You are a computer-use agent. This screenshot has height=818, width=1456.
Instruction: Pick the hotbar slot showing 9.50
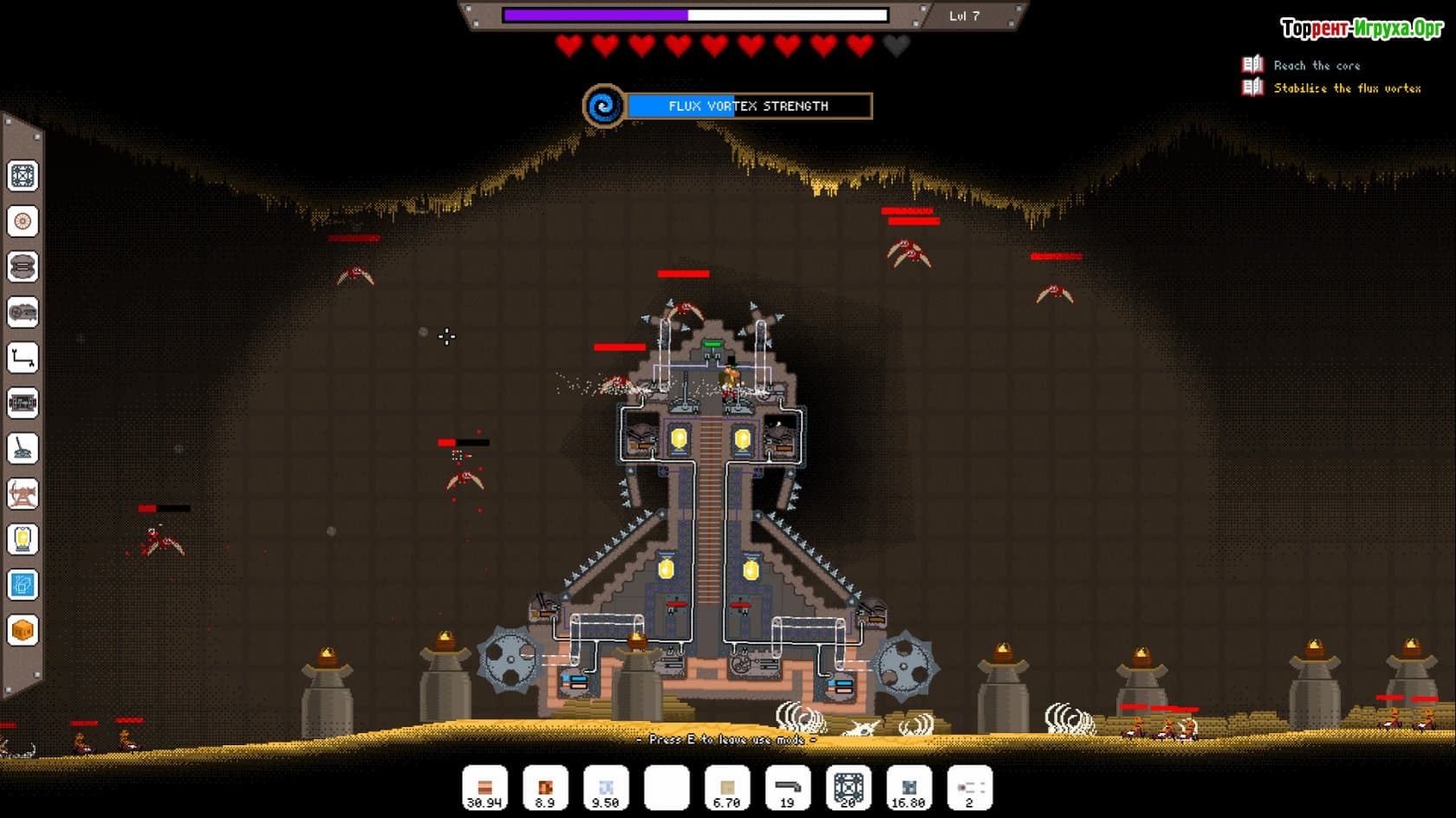(606, 788)
